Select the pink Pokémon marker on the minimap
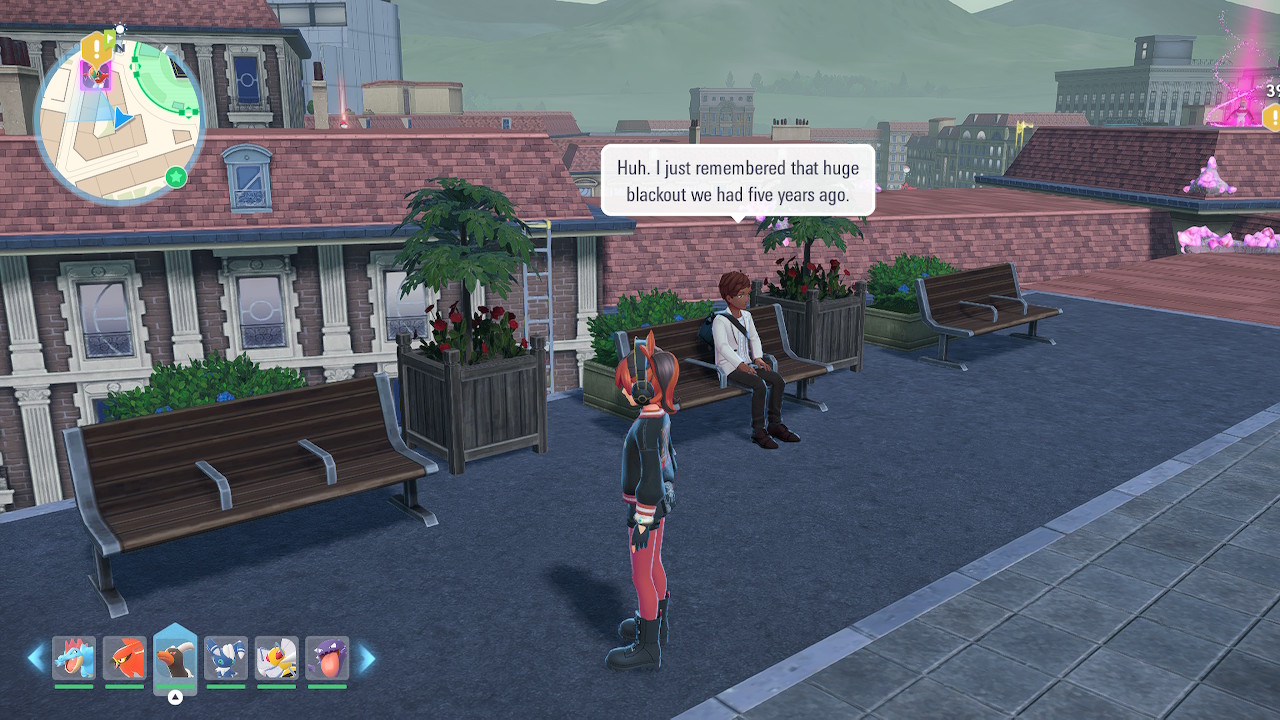Viewport: 1280px width, 720px height. [x=97, y=76]
